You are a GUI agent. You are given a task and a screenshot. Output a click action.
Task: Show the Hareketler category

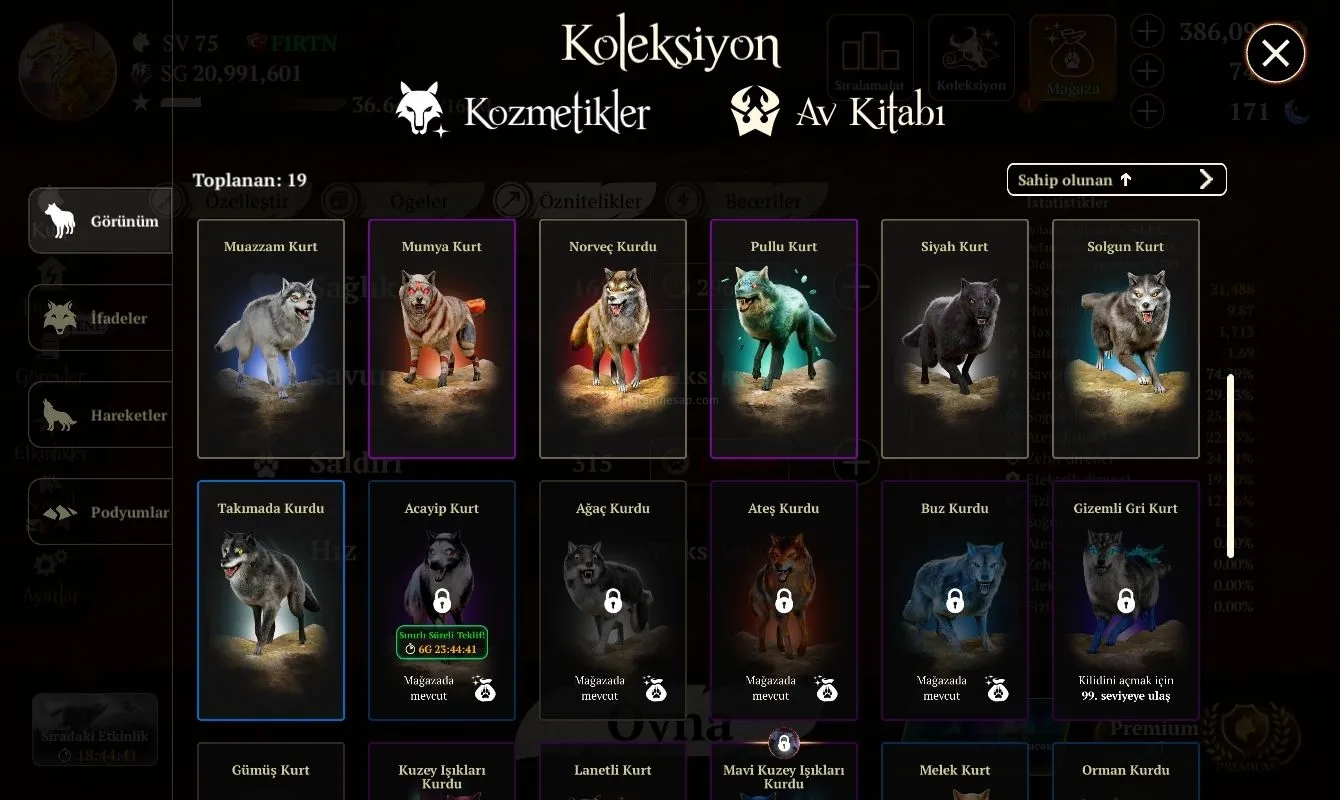tap(101, 415)
